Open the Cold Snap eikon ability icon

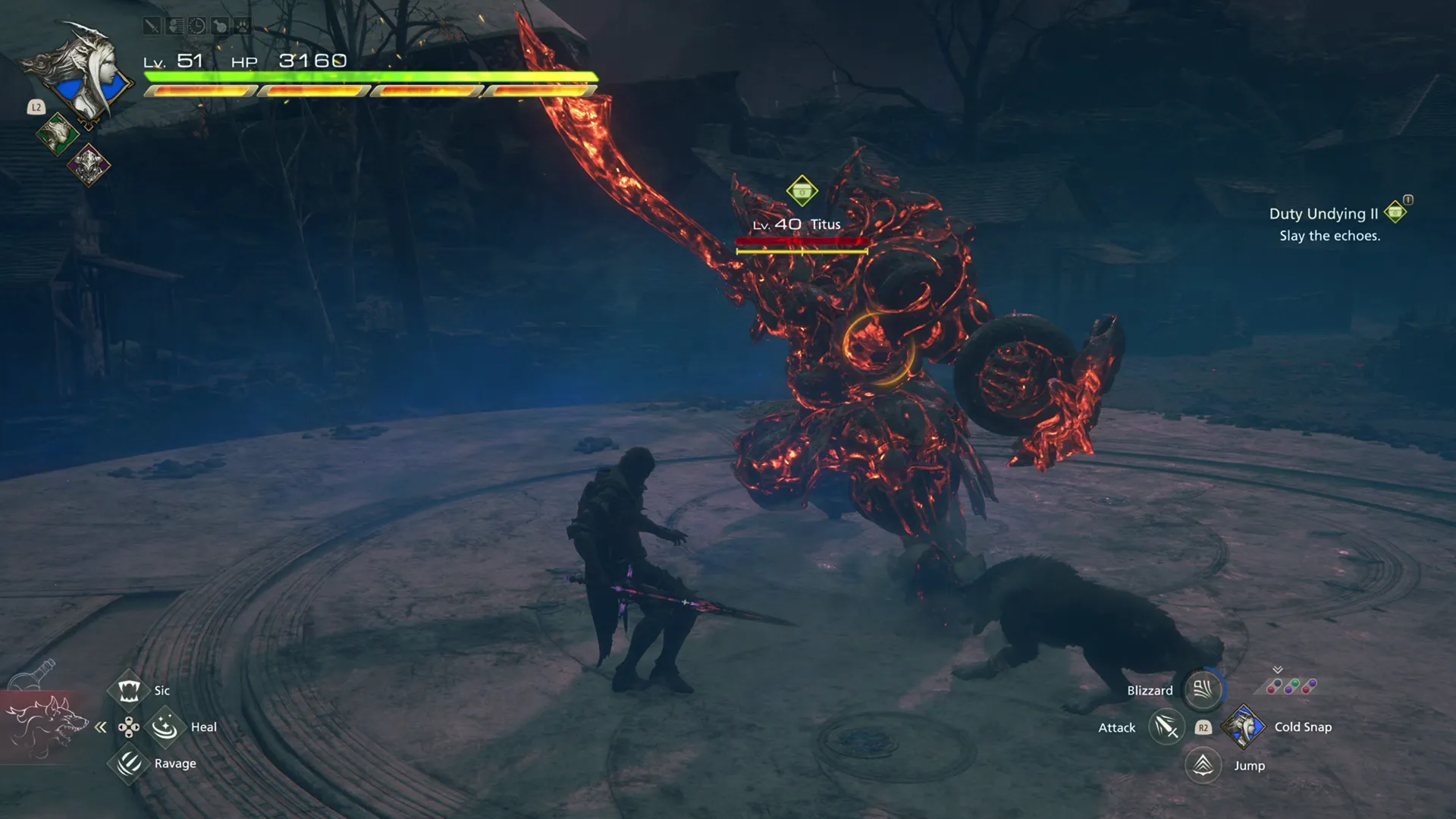(1244, 728)
